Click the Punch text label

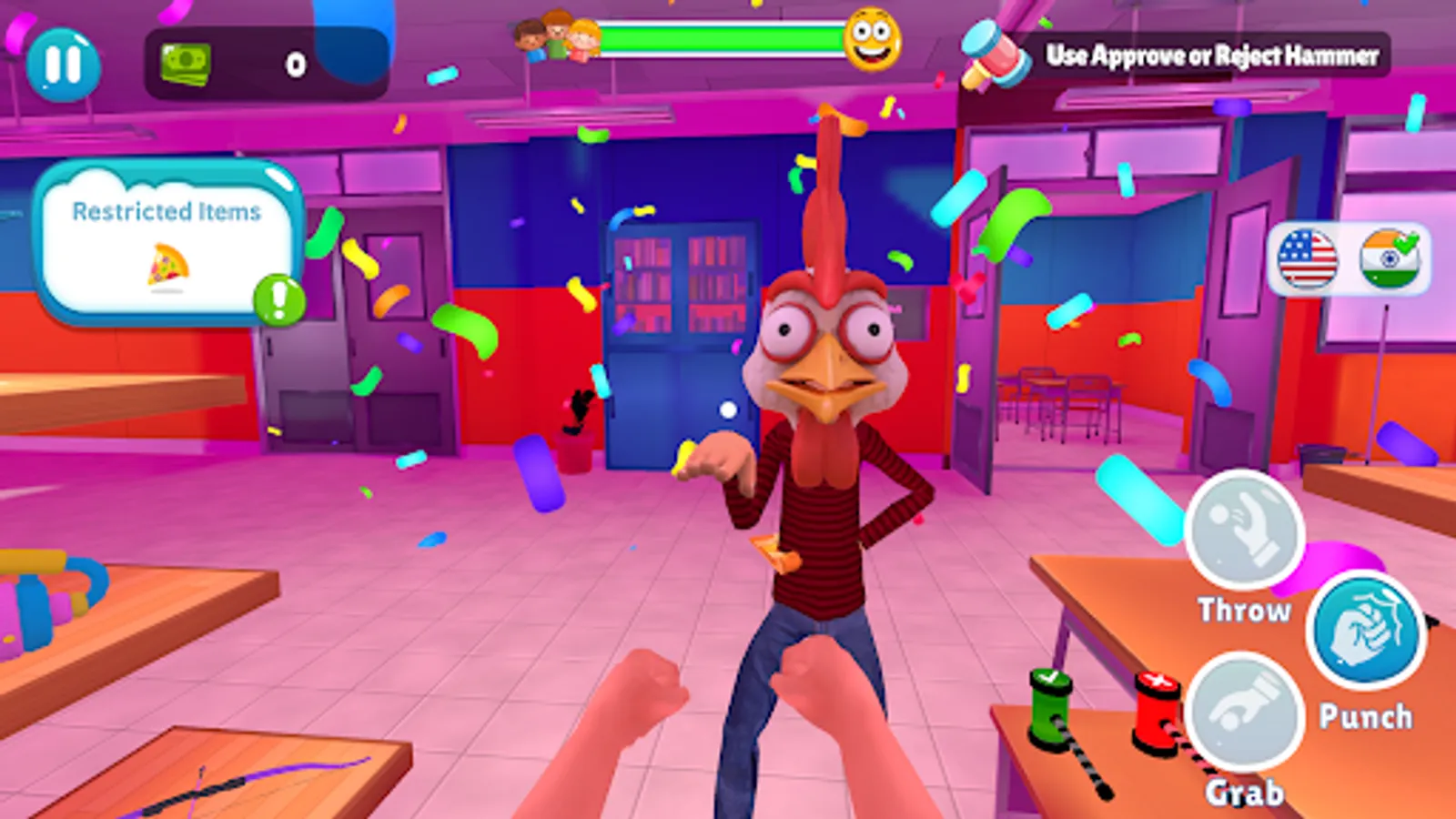coord(1365,716)
